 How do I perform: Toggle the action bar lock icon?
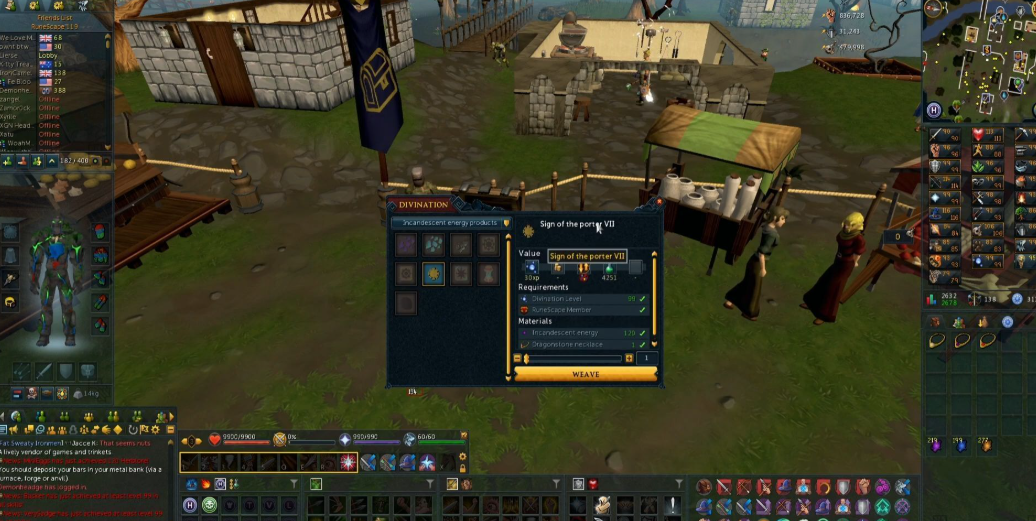pos(461,467)
